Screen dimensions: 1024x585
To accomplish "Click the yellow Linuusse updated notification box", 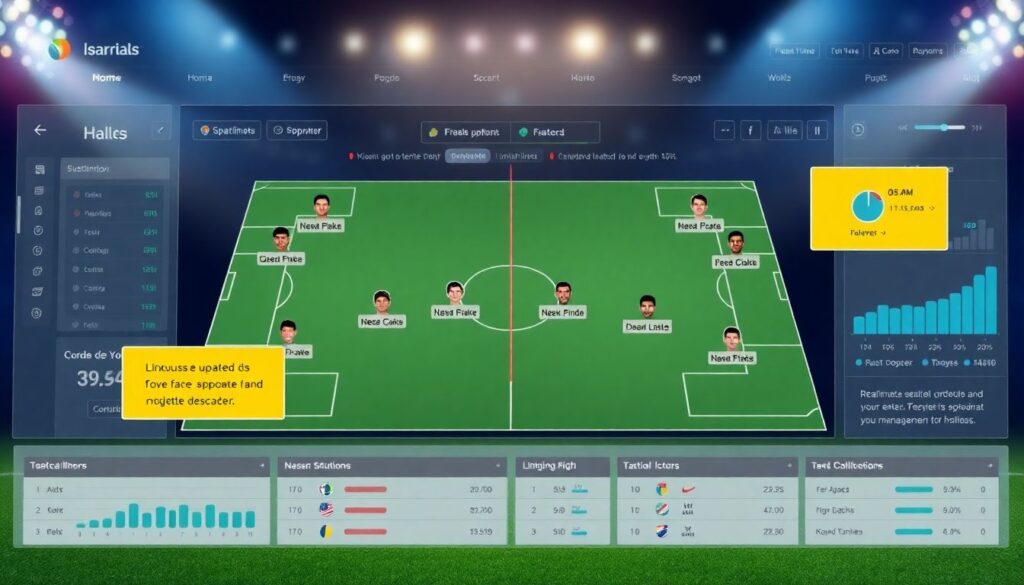I will [x=203, y=382].
